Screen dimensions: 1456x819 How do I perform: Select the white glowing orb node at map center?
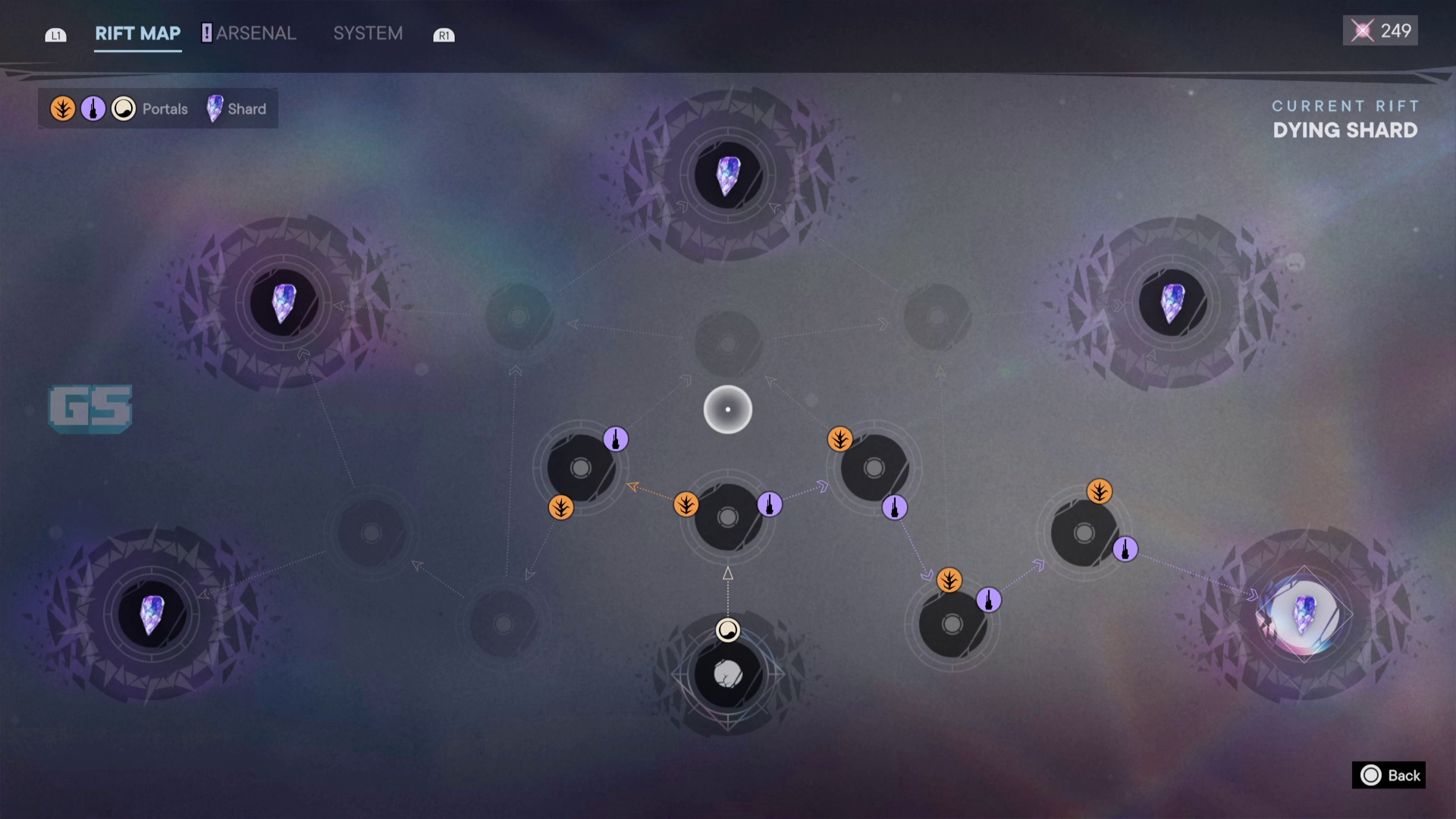(727, 408)
